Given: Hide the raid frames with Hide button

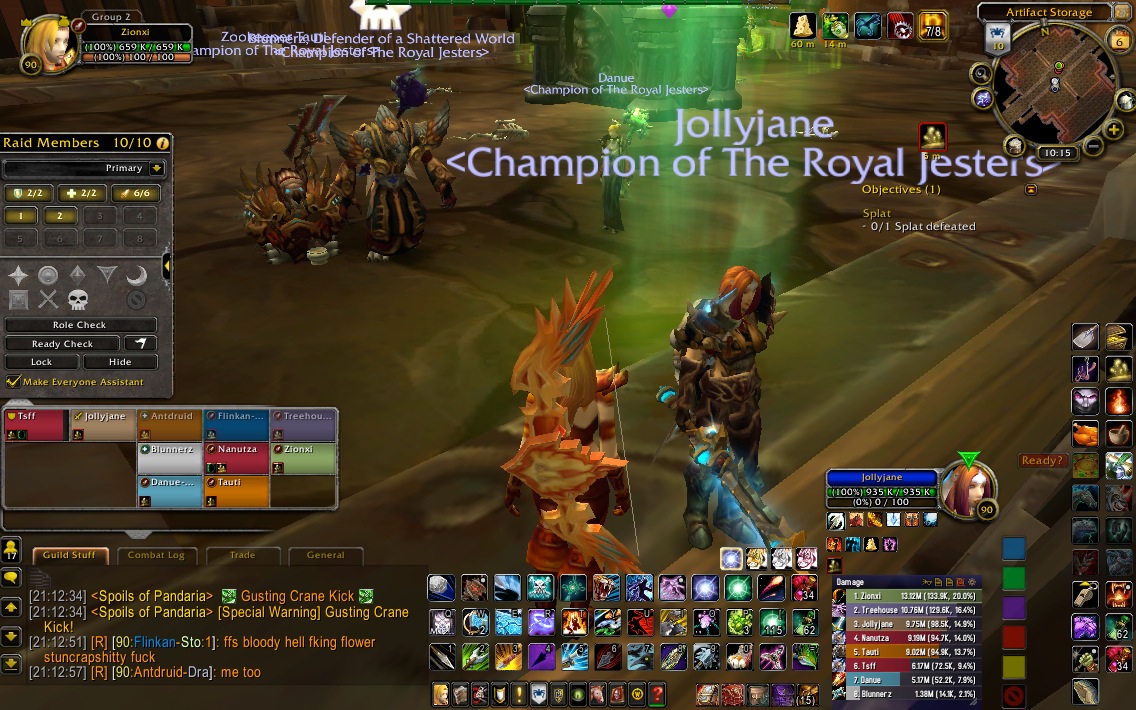Looking at the screenshot, I should (x=120, y=362).
